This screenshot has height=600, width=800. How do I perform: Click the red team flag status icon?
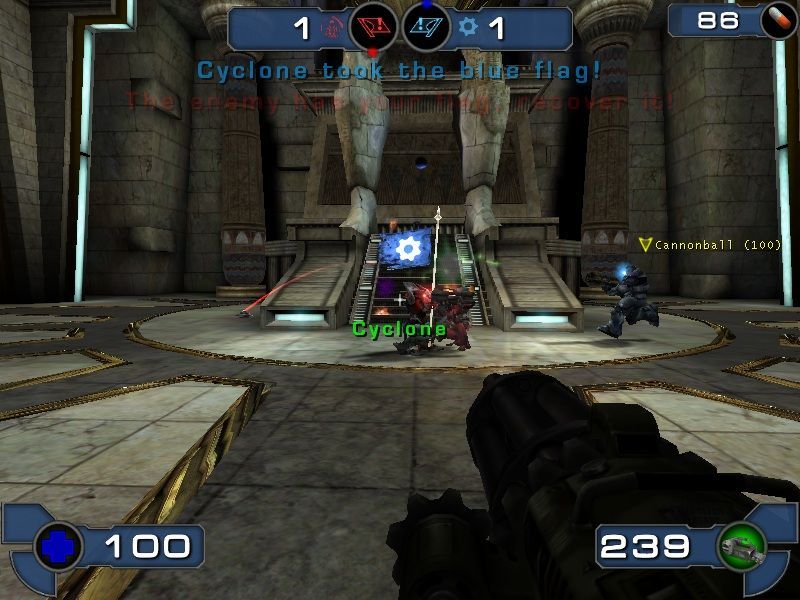(x=372, y=27)
